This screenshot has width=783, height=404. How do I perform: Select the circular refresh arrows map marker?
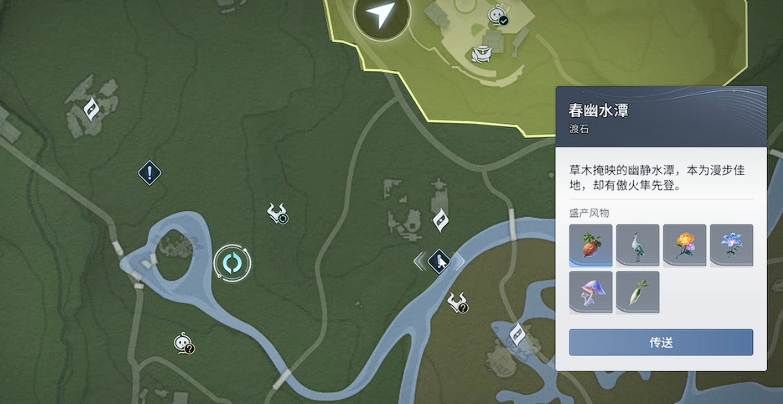(232, 264)
